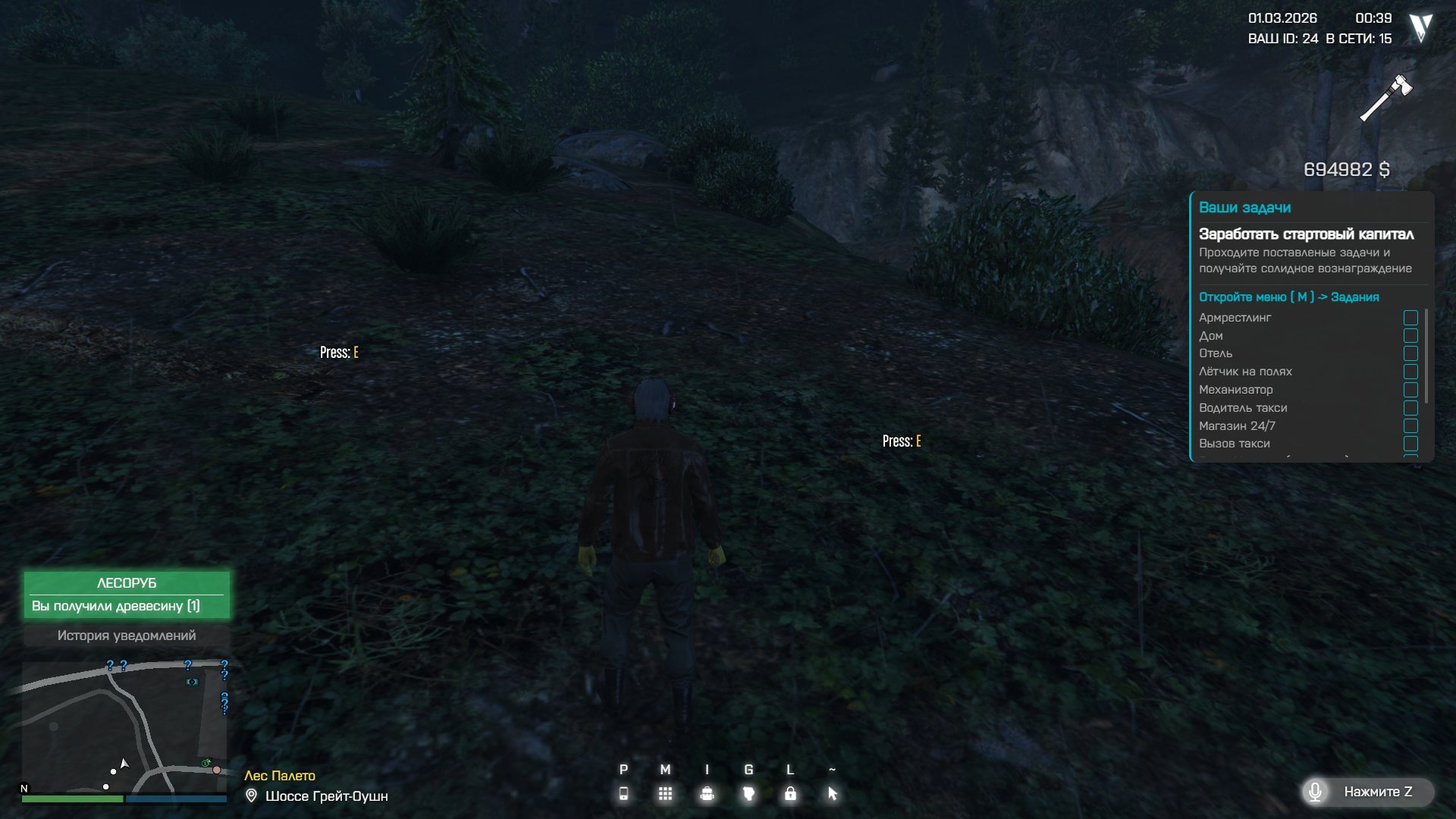Click the minimap
Screen dimensions: 1456x819
(124, 726)
